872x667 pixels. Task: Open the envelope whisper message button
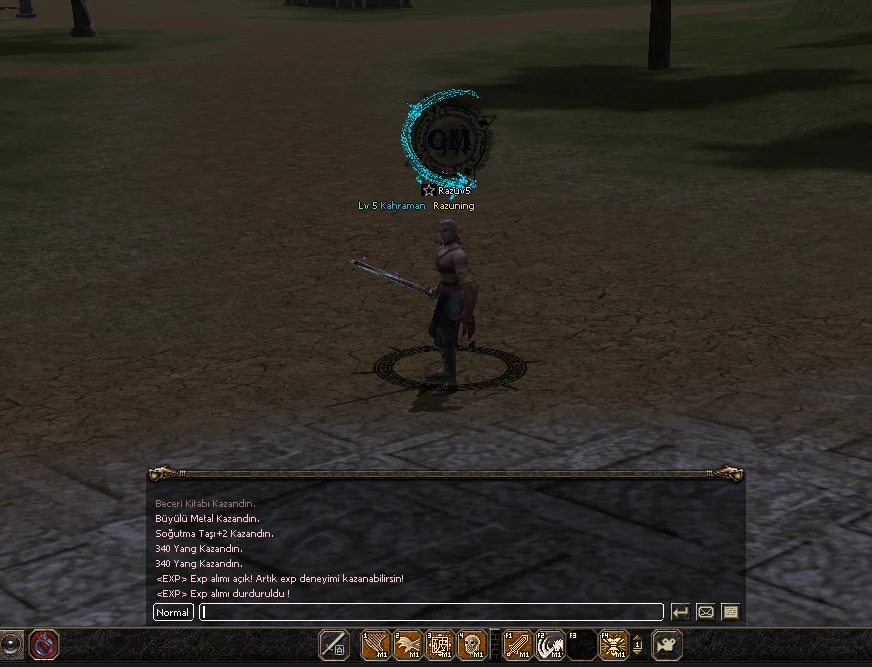(705, 612)
